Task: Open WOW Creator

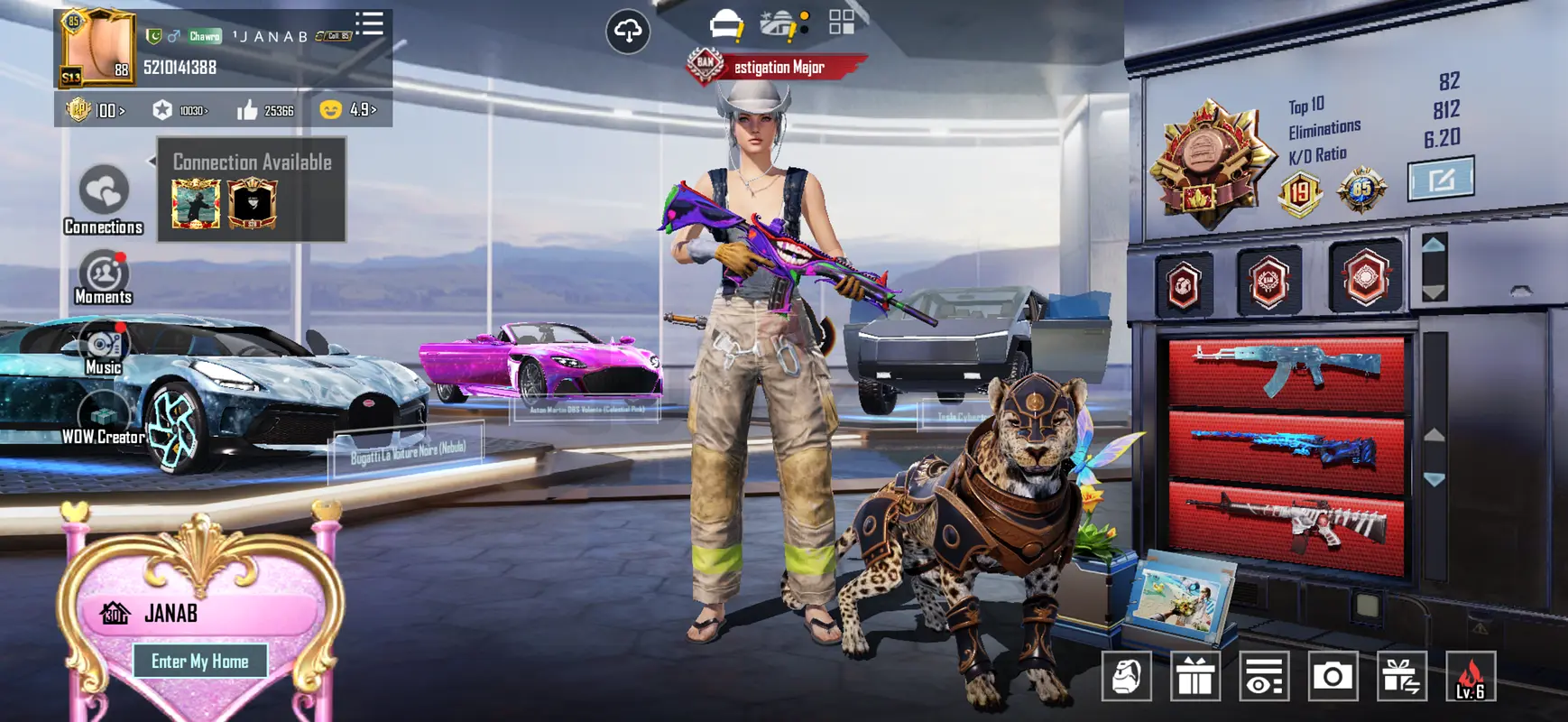Action: [x=104, y=421]
